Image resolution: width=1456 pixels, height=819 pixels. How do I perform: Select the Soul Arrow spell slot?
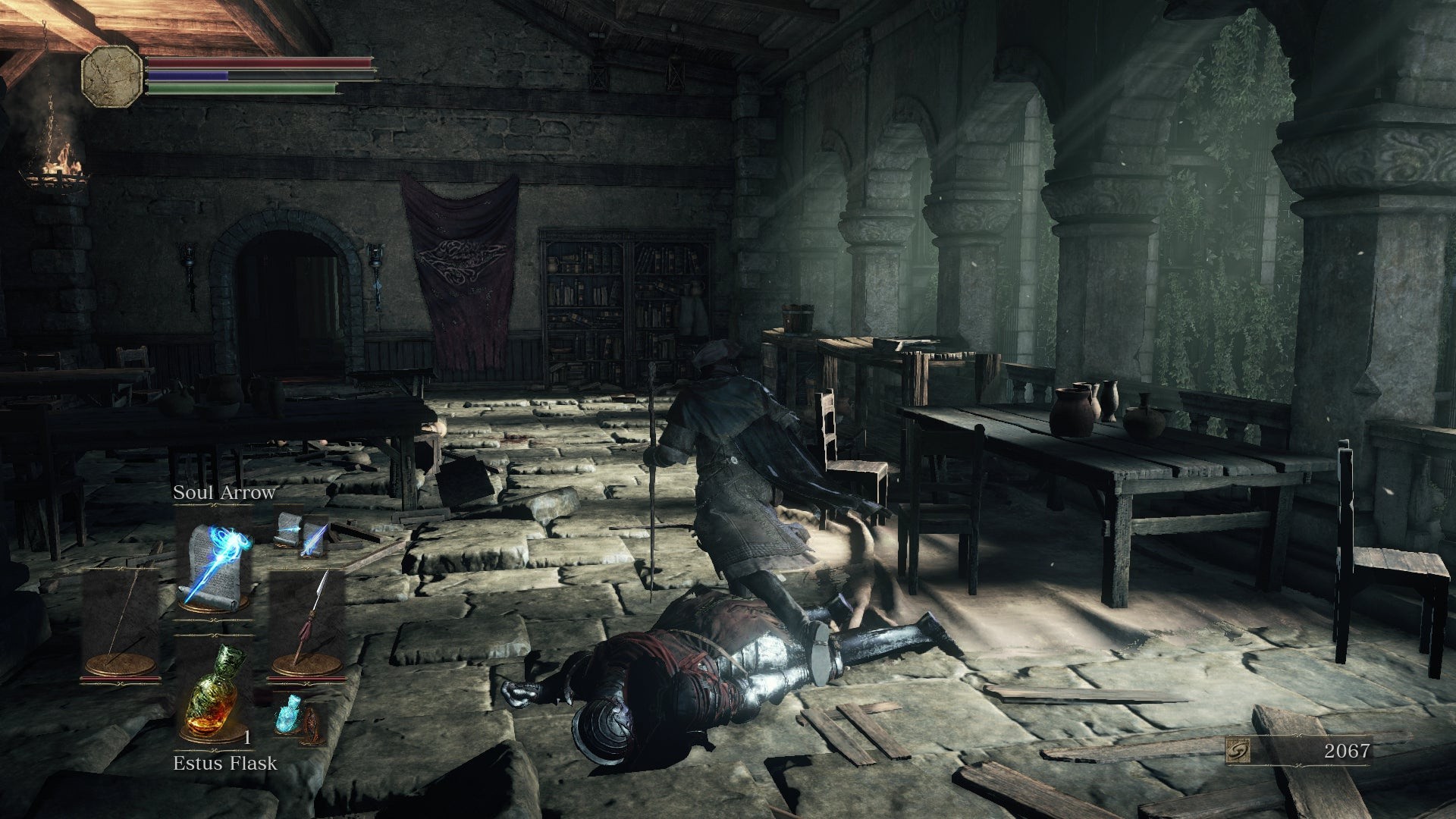(215, 560)
